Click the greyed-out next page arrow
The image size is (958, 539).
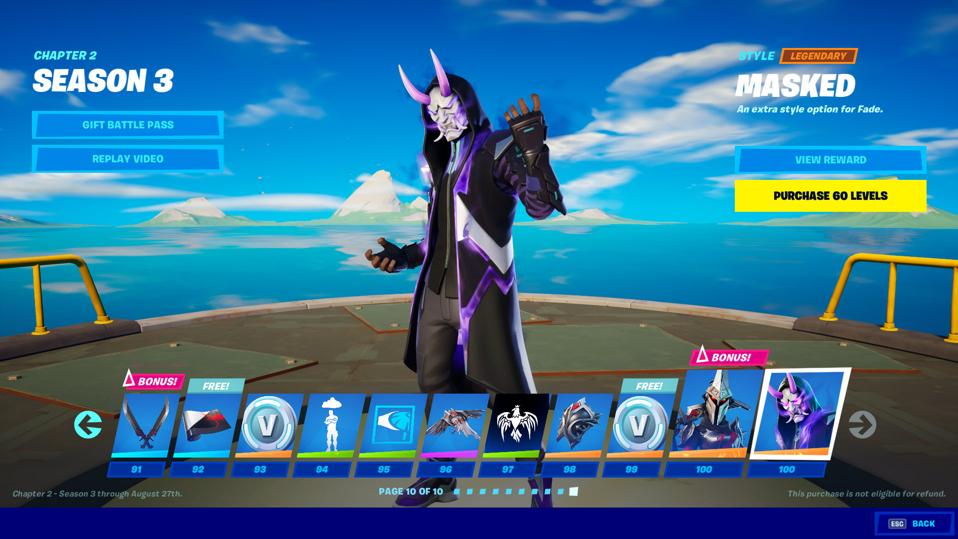pos(861,425)
